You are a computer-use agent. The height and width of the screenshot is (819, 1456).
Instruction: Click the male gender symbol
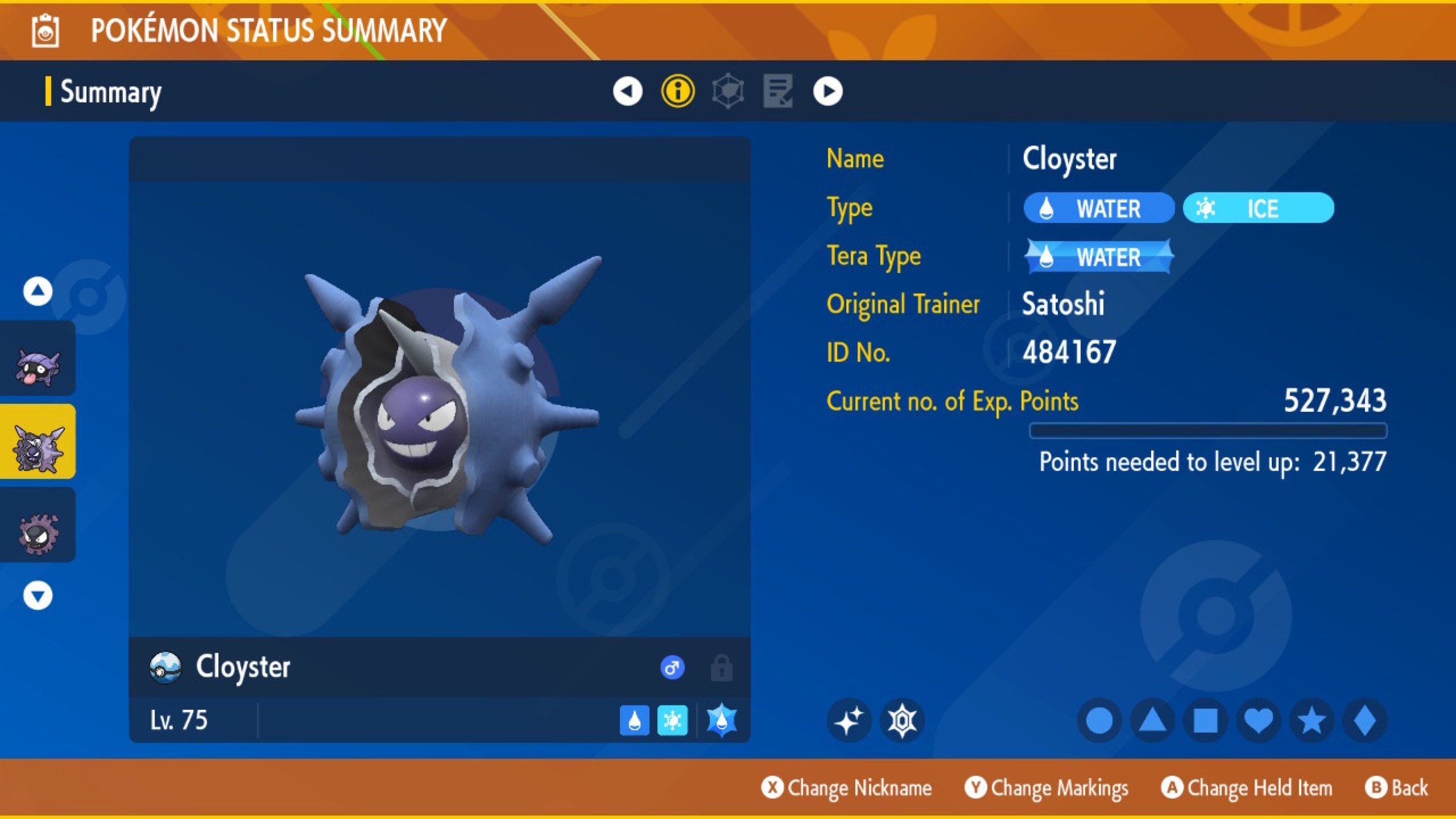[672, 667]
